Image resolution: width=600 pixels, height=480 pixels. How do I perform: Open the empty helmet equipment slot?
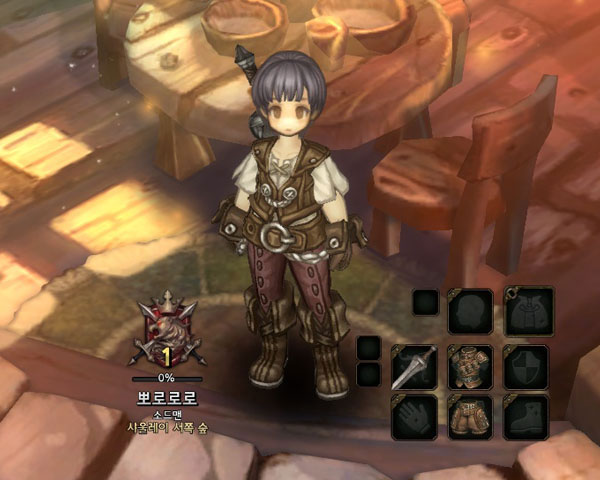[x=470, y=312]
